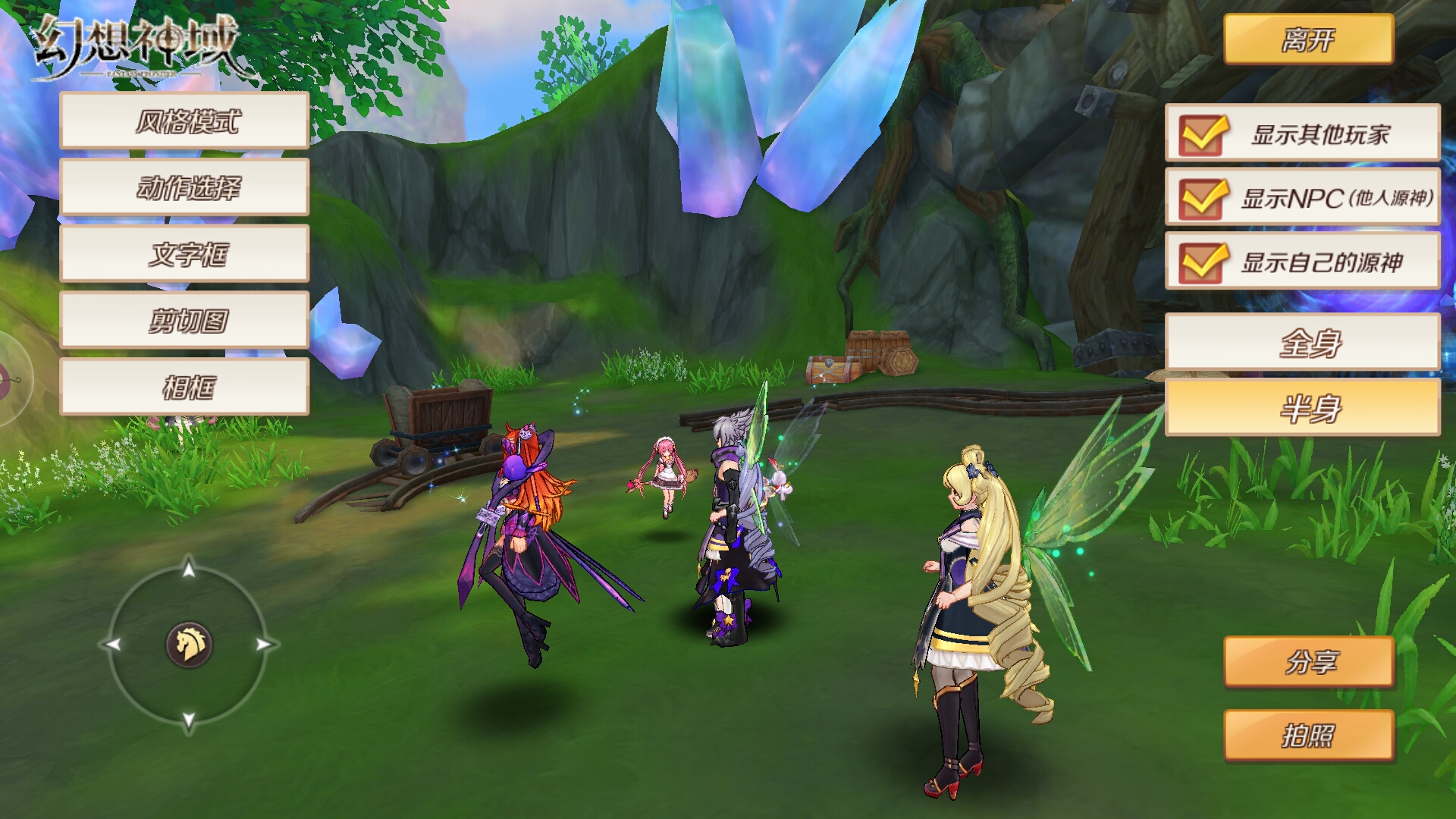The image size is (1456, 819).
Task: Toggle the 显示自己的源神 checkbox
Action: point(1202,262)
